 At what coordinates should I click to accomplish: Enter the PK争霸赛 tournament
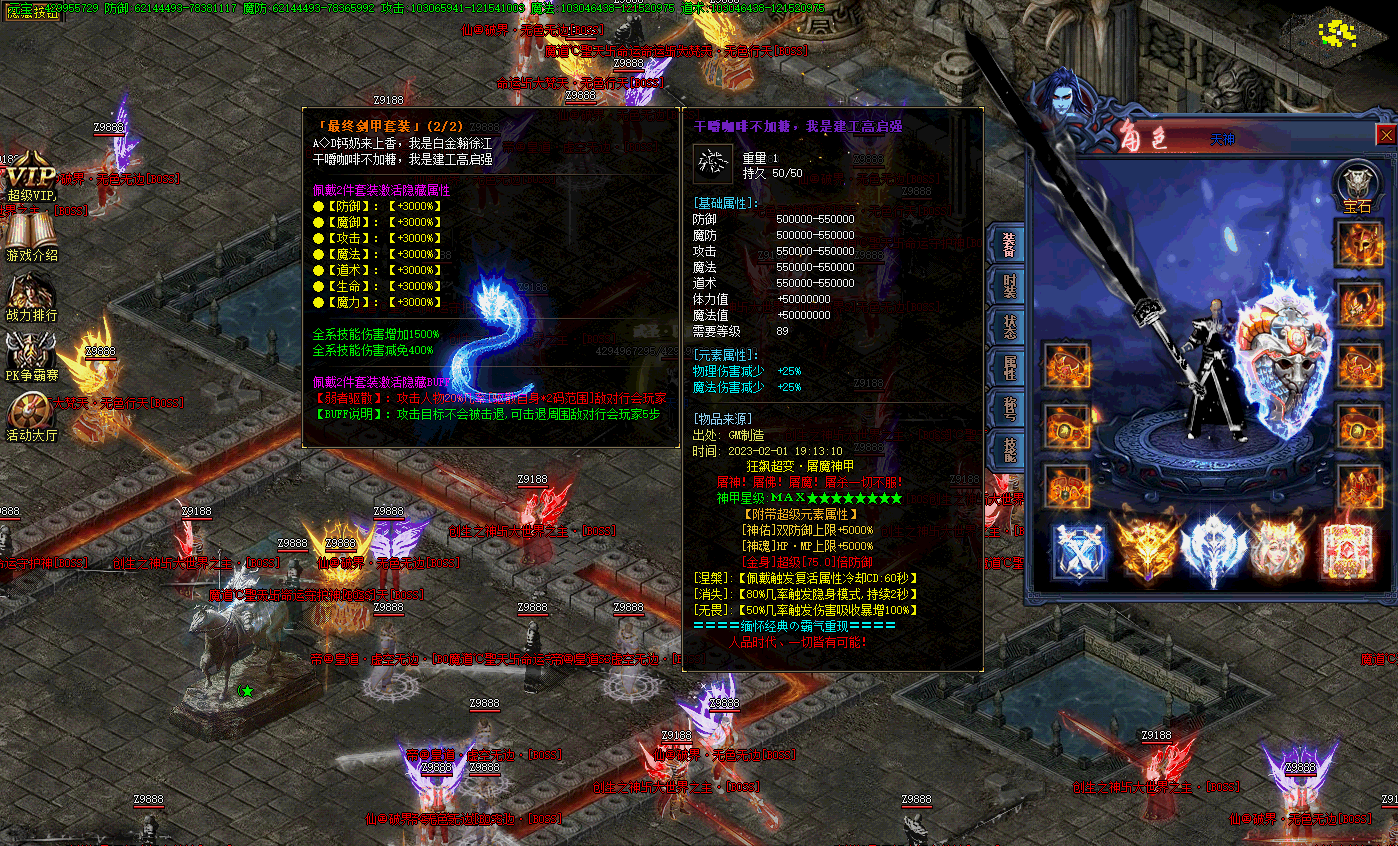tap(31, 358)
